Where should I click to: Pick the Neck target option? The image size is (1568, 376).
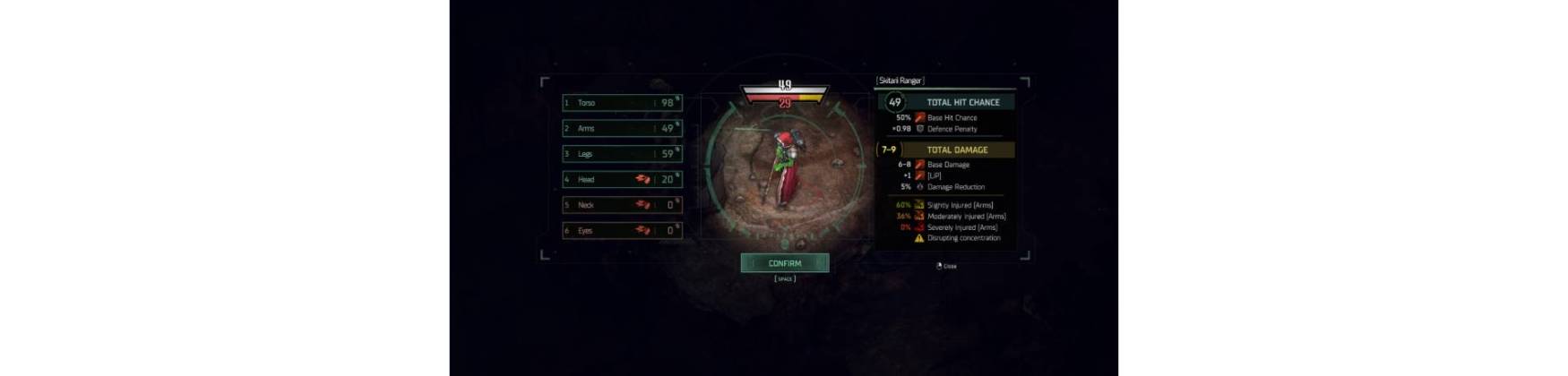point(622,205)
